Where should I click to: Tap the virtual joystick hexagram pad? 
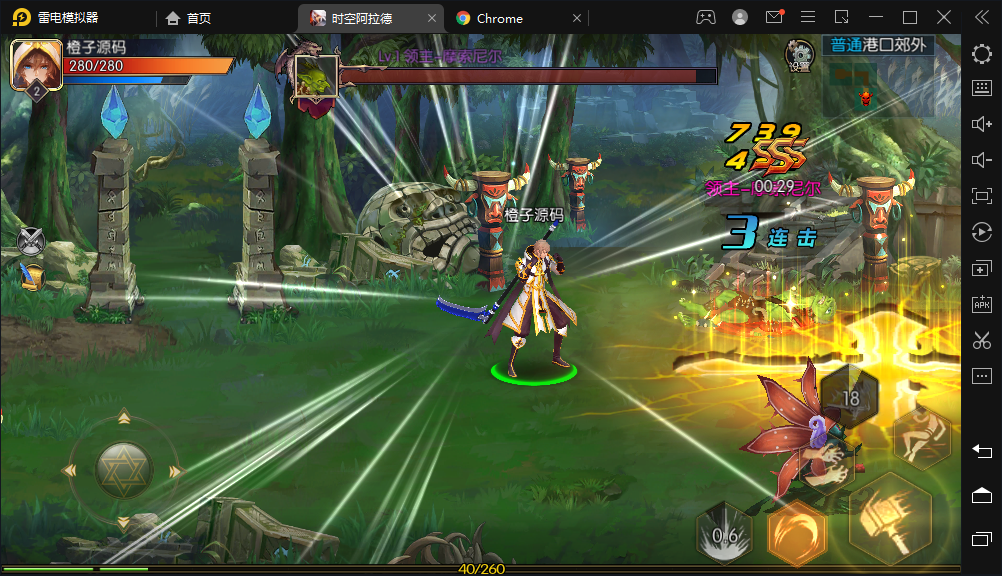pos(124,470)
